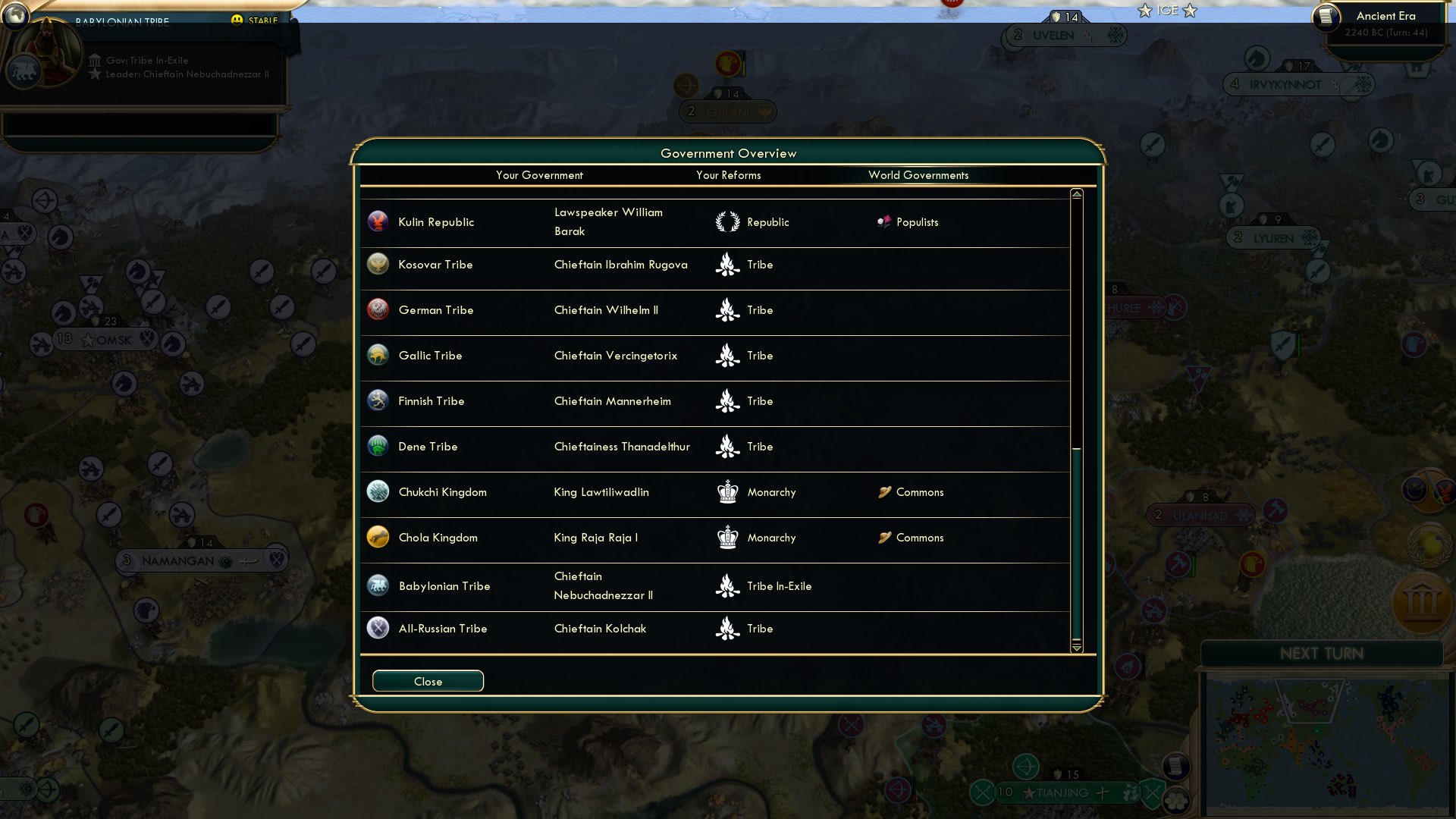Click the Commons feather icon for Chukchi Kingdom
The image size is (1456, 819).
883,491
